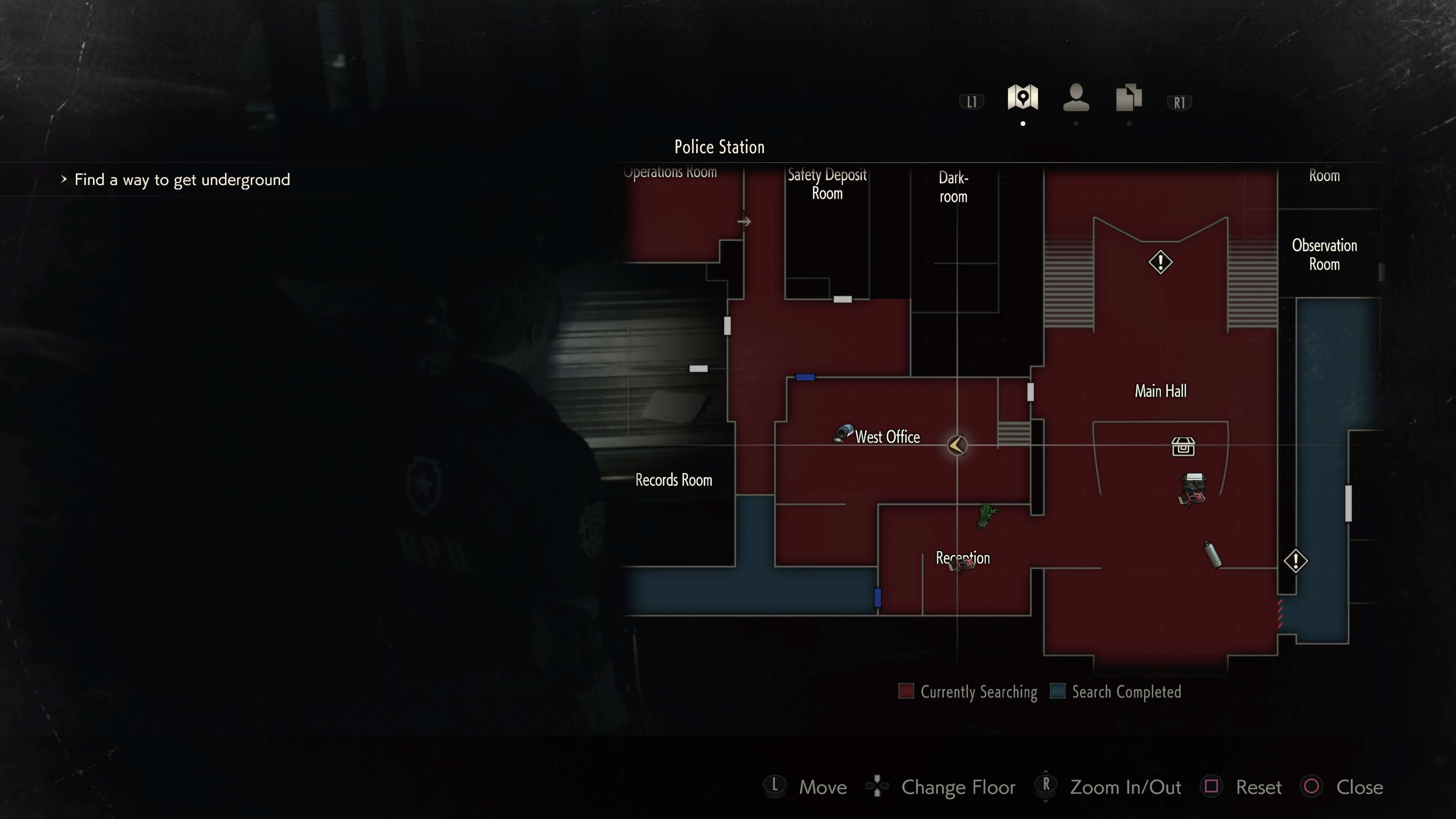1456x819 pixels.
Task: Select the Observation Room label
Action: click(1324, 255)
